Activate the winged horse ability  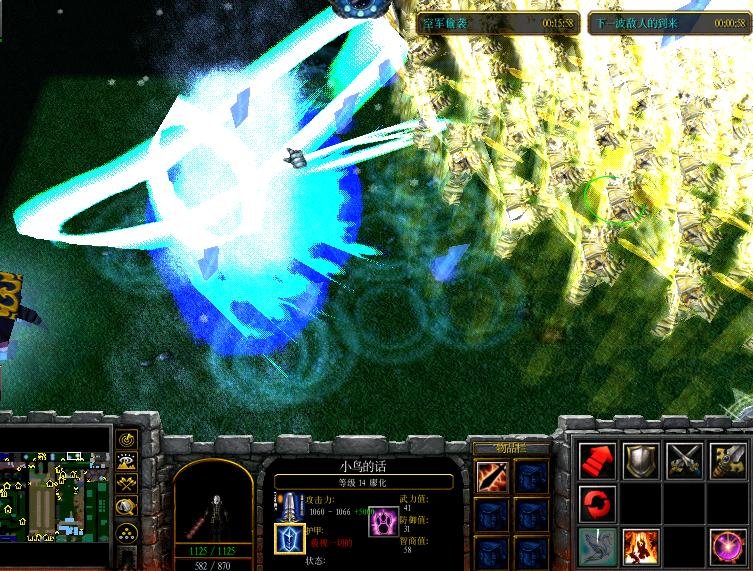pos(596,546)
